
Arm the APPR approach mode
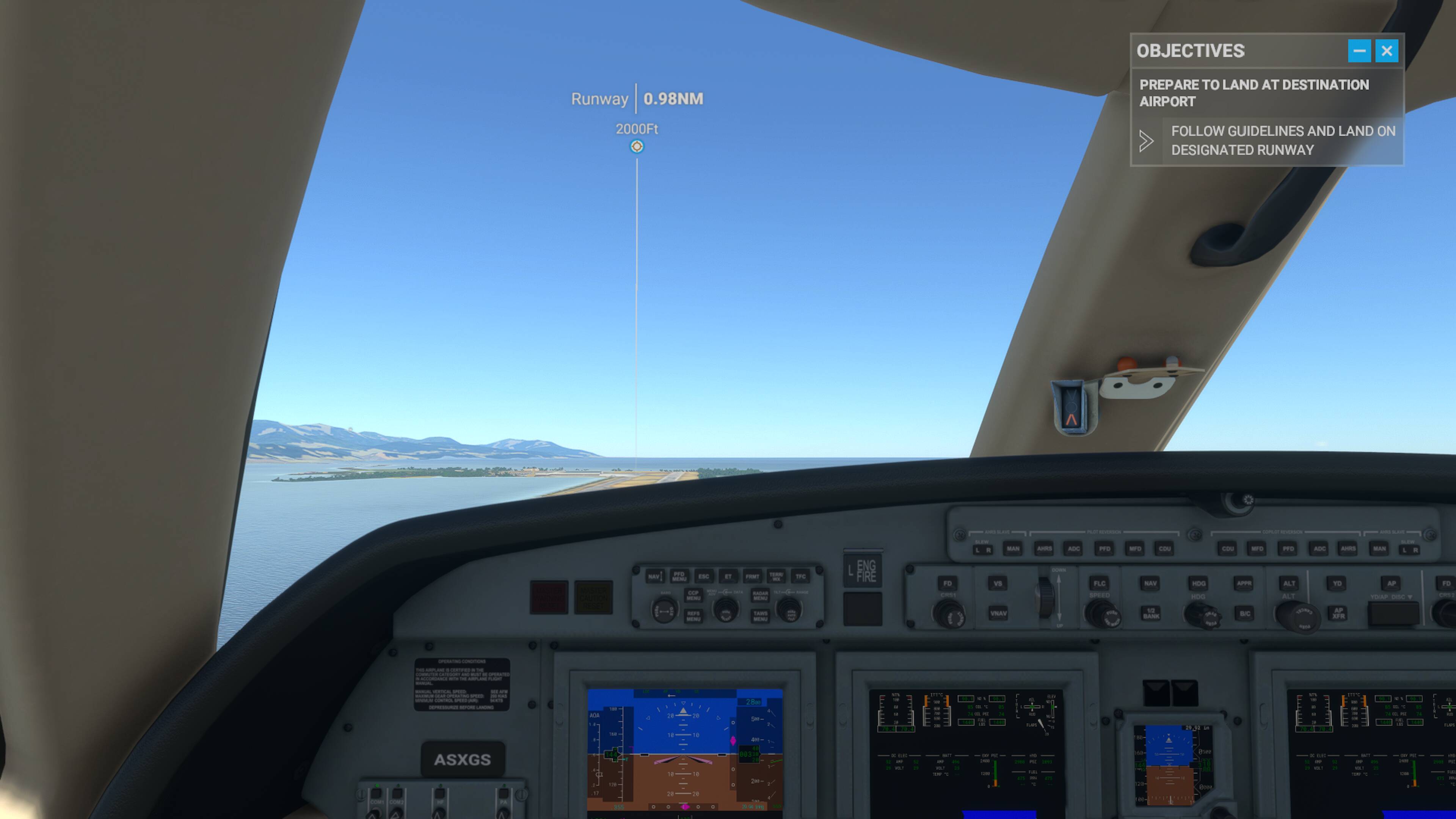1245,584
